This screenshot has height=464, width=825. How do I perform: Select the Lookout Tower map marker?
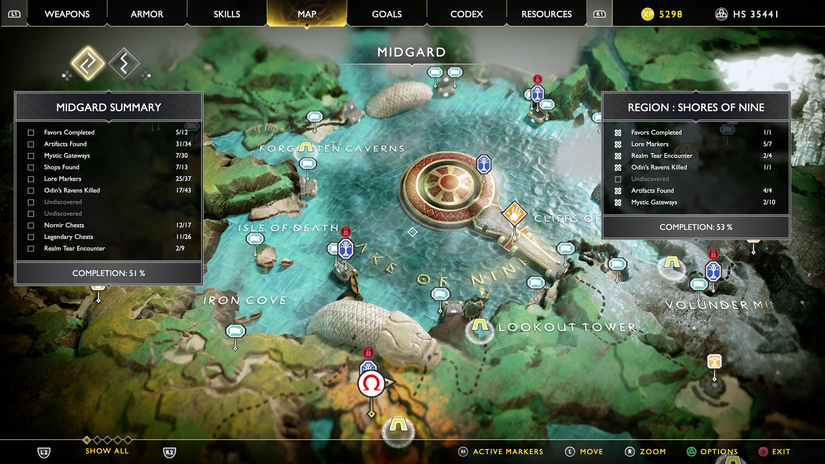click(481, 327)
